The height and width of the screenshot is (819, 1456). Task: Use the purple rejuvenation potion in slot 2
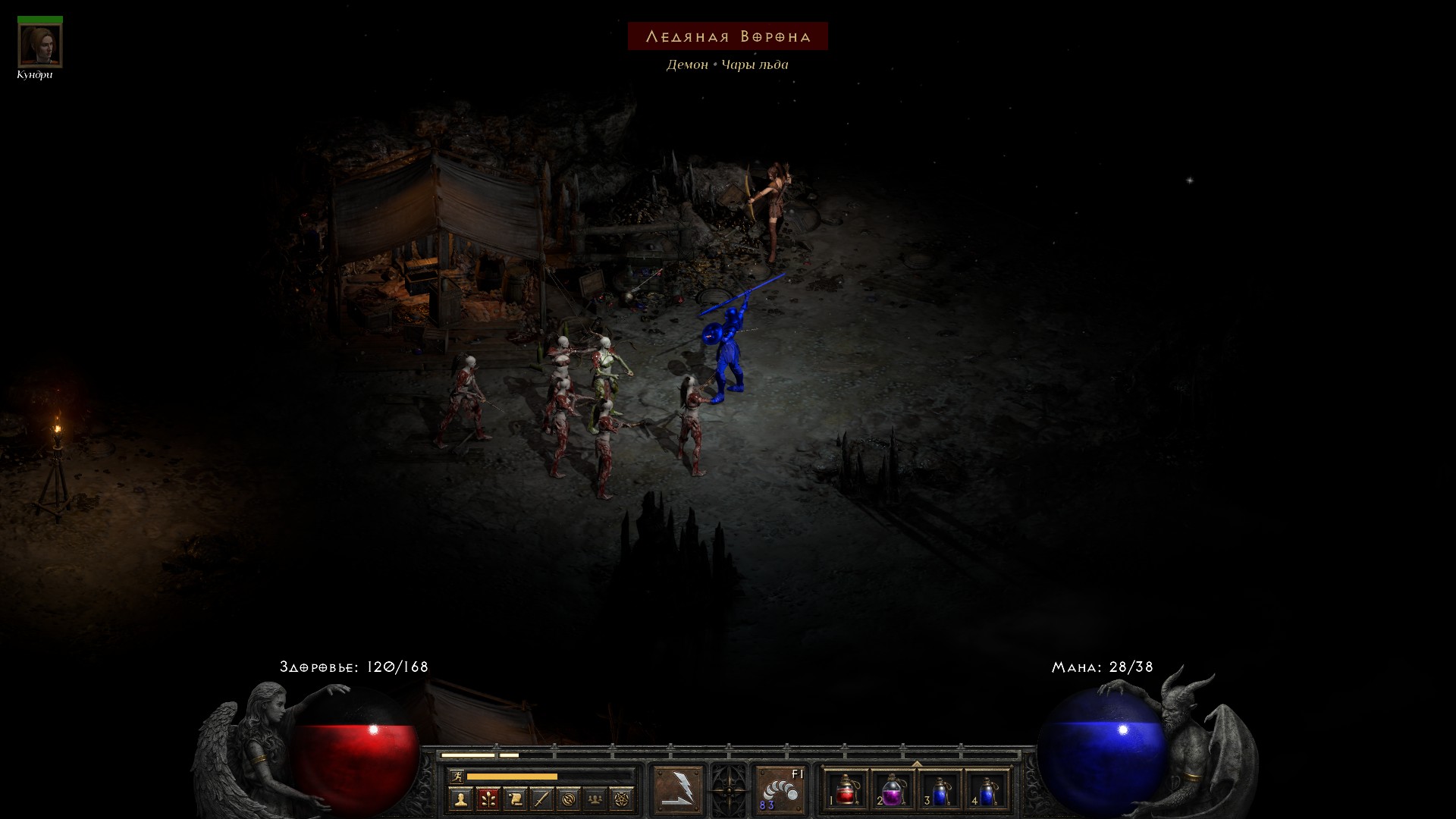893,791
